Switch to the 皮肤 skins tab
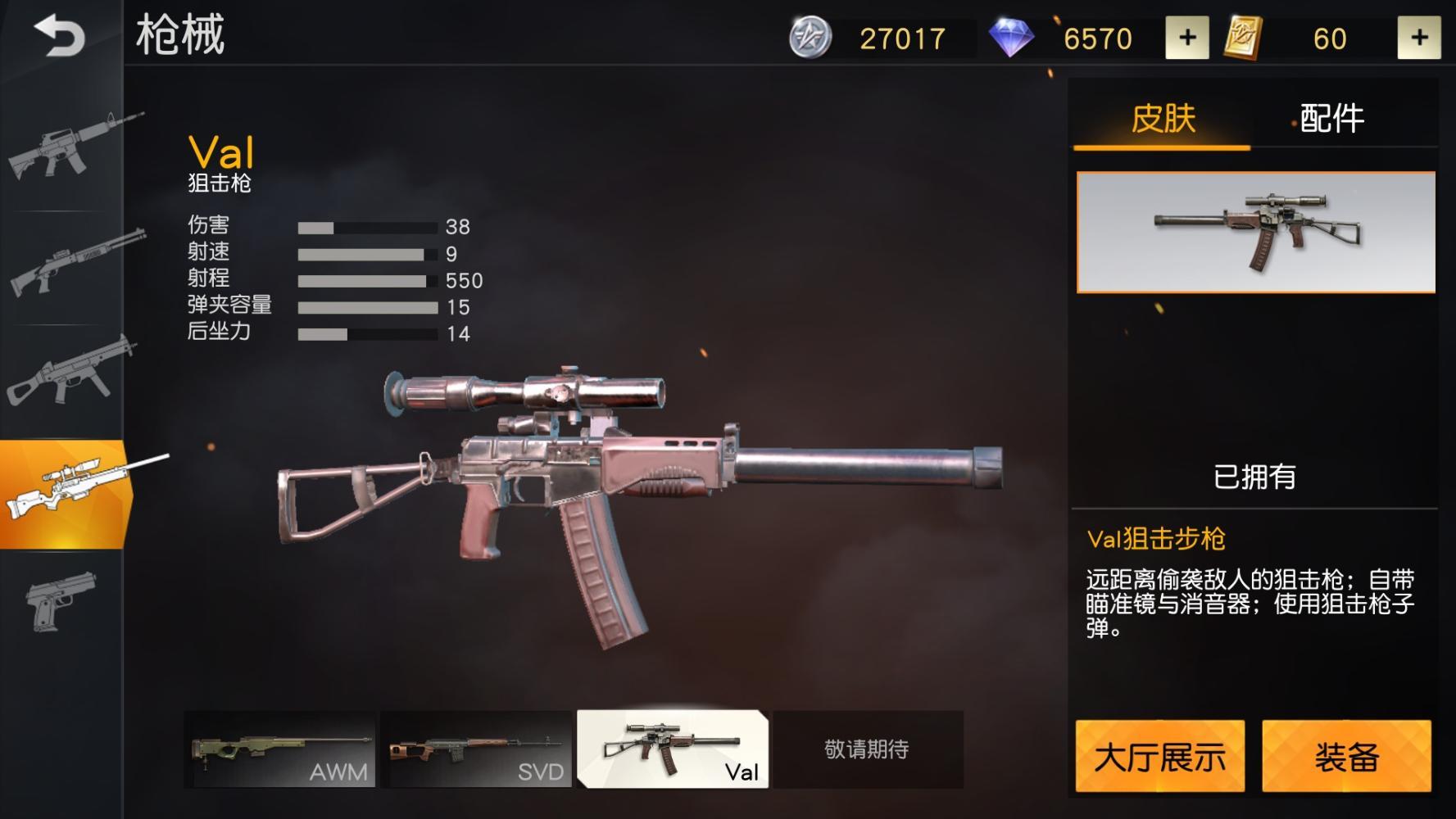 tap(1163, 119)
